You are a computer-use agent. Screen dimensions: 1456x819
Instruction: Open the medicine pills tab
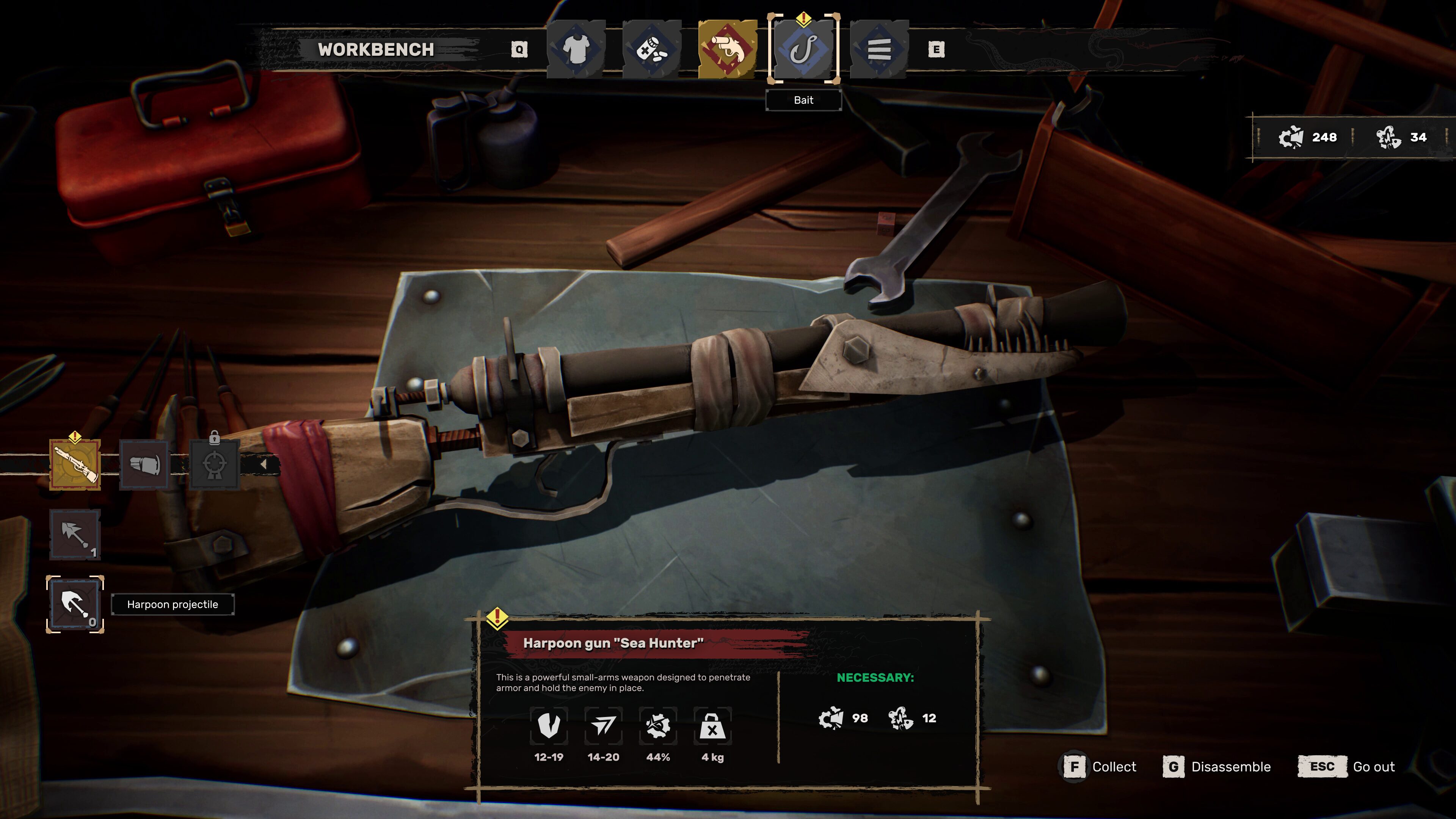coord(652,49)
